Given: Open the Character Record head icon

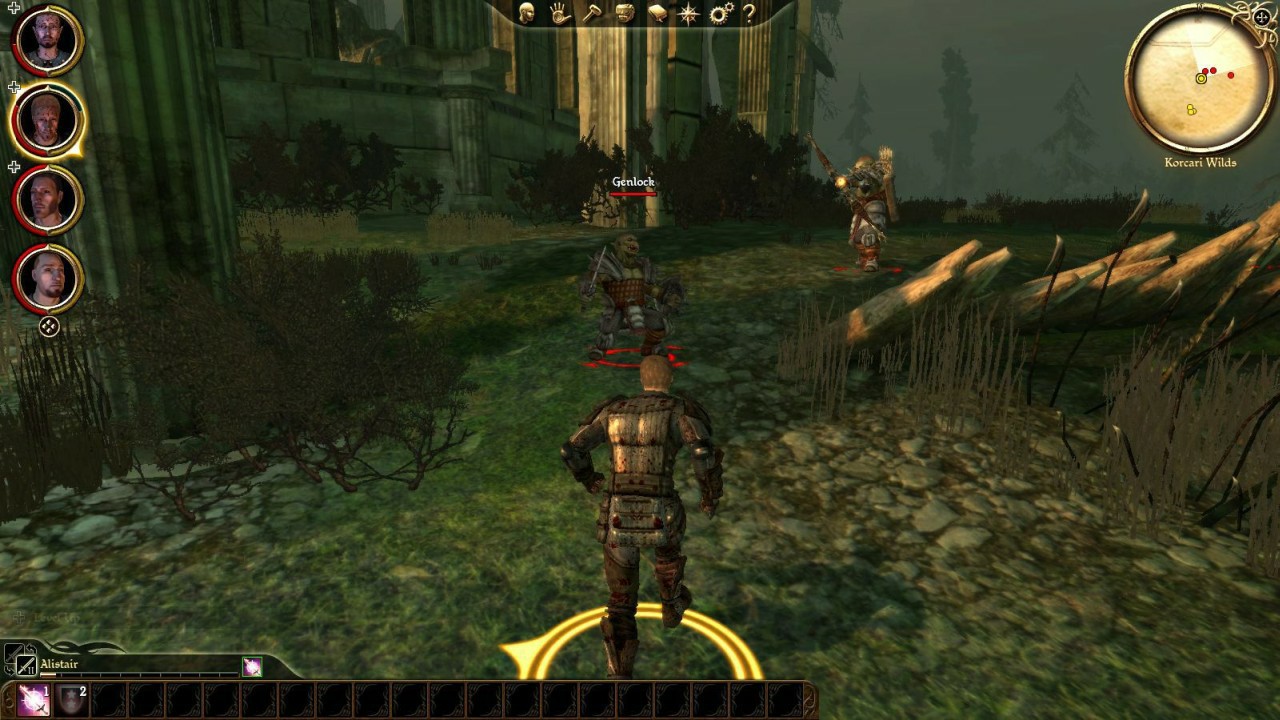Looking at the screenshot, I should (527, 14).
